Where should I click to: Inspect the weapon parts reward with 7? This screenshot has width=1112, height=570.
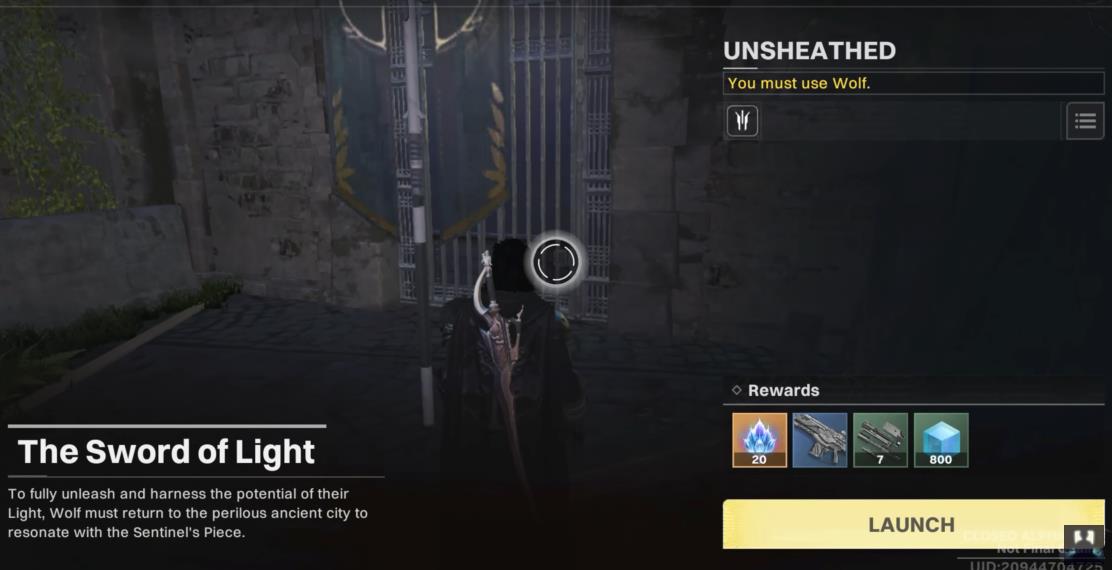click(881, 440)
